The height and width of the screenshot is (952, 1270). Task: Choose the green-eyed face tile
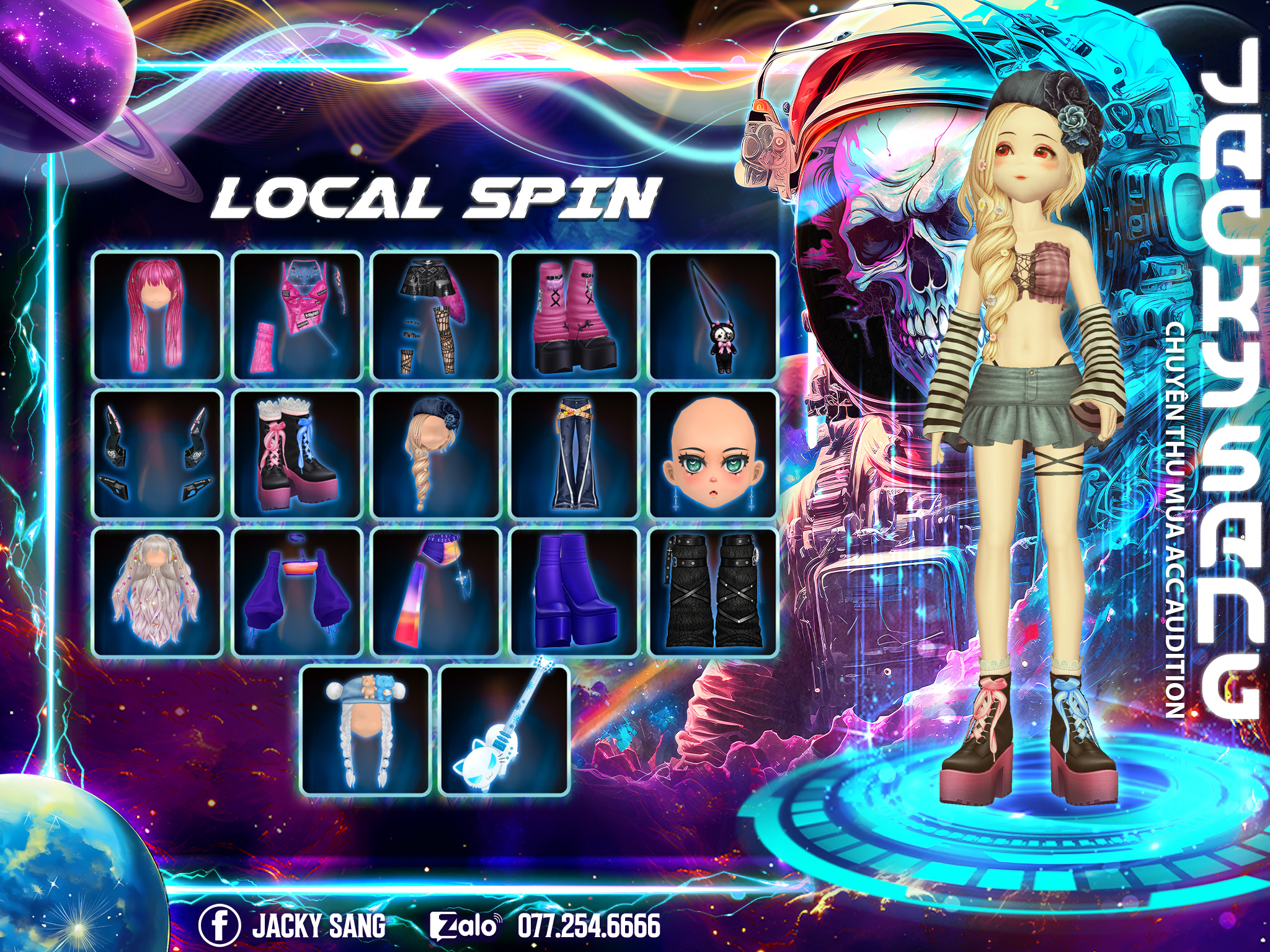point(714,454)
